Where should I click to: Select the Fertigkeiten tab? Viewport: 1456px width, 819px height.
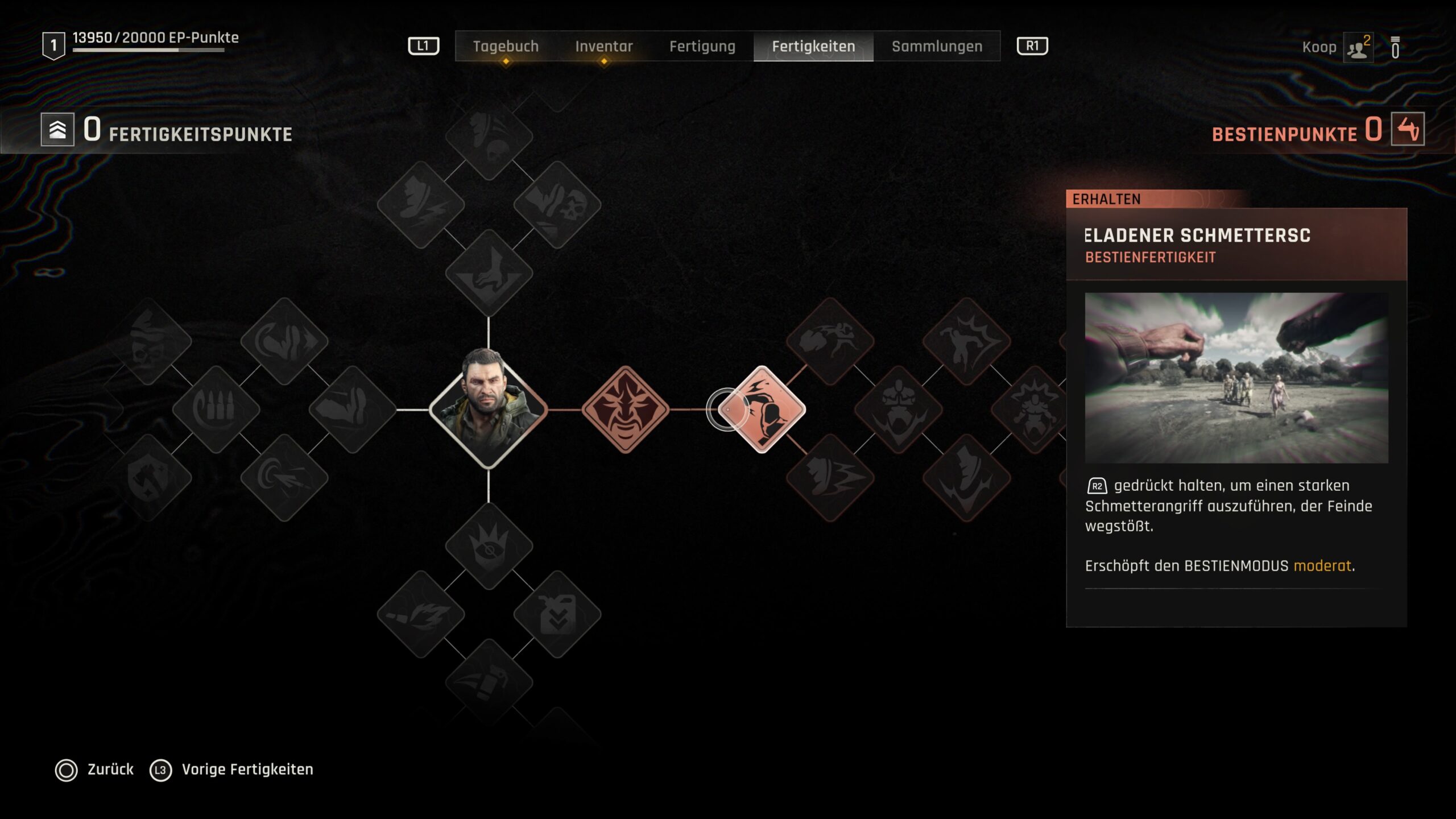[x=813, y=46]
